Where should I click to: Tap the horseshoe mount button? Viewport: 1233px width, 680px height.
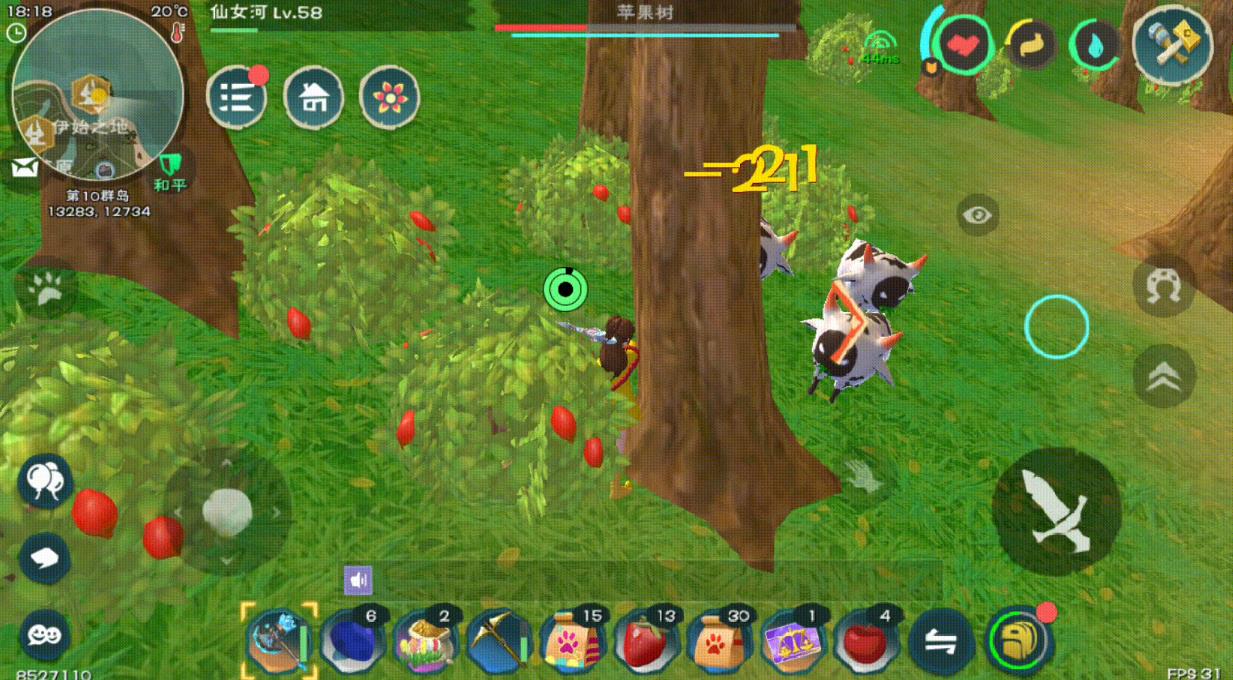[1164, 286]
